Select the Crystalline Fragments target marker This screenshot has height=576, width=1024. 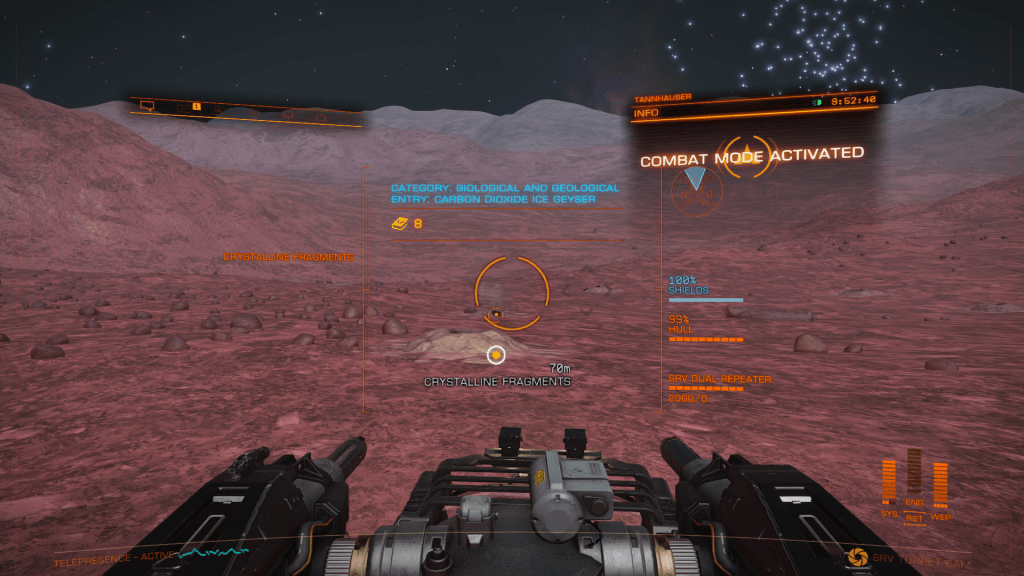pyautogui.click(x=496, y=354)
